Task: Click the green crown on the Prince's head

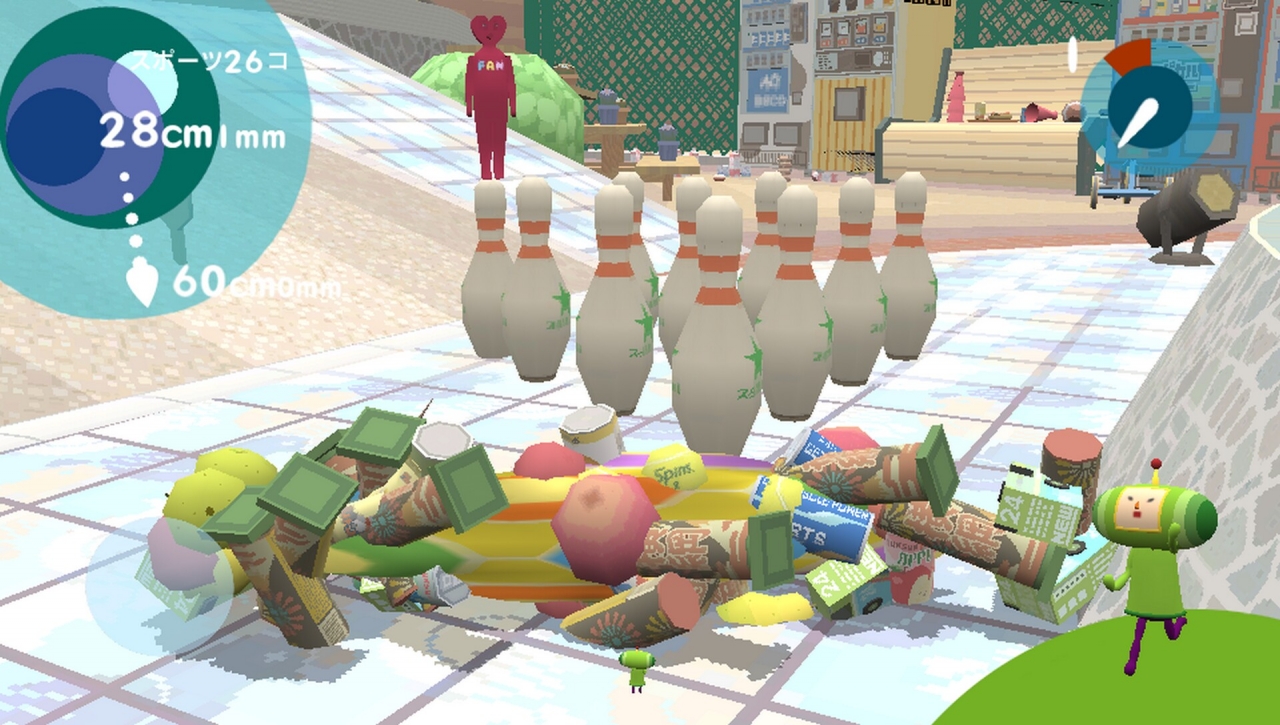Action: click(x=1152, y=487)
